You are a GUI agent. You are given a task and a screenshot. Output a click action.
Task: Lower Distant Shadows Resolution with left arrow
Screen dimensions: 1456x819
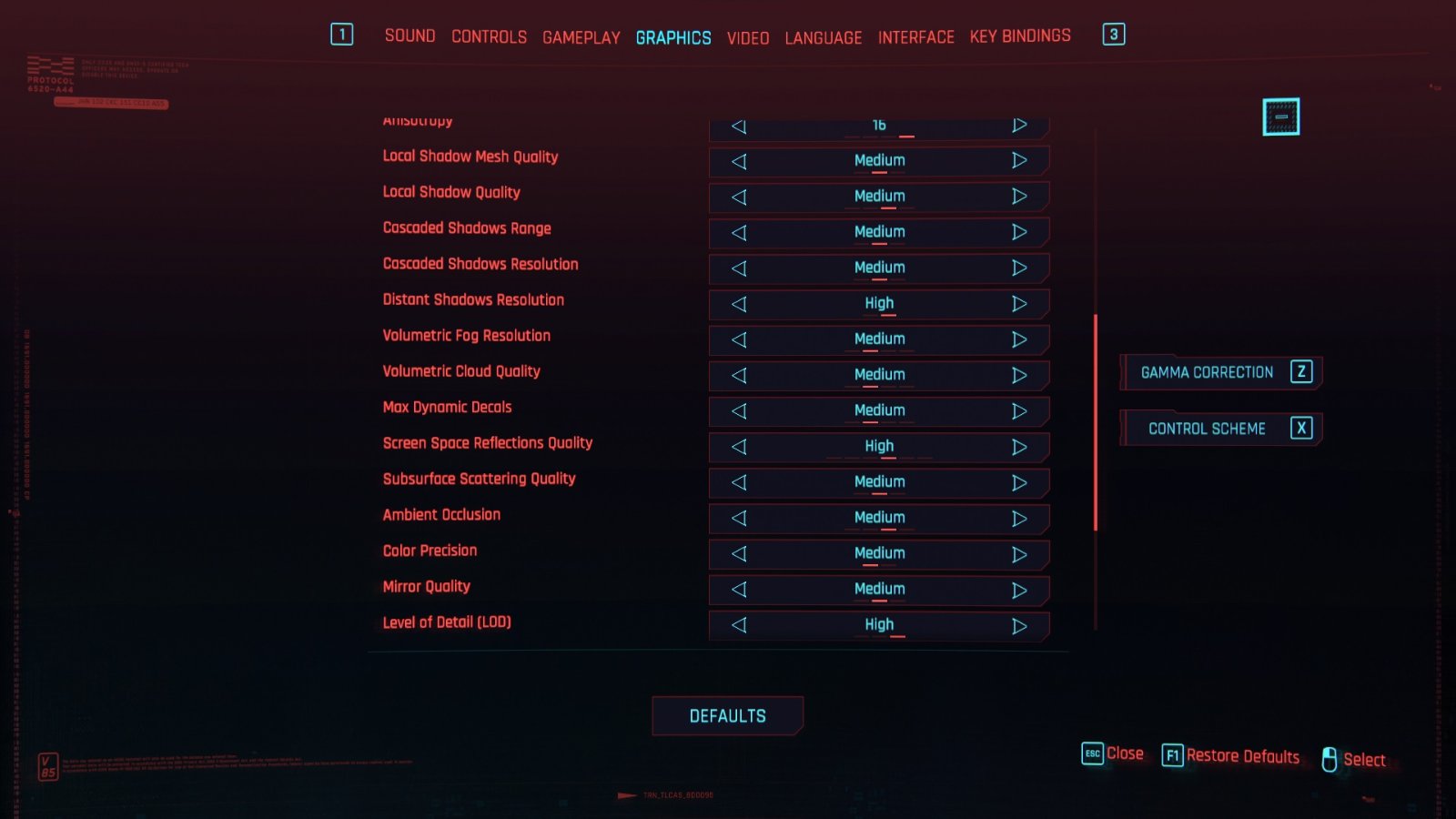[739, 304]
